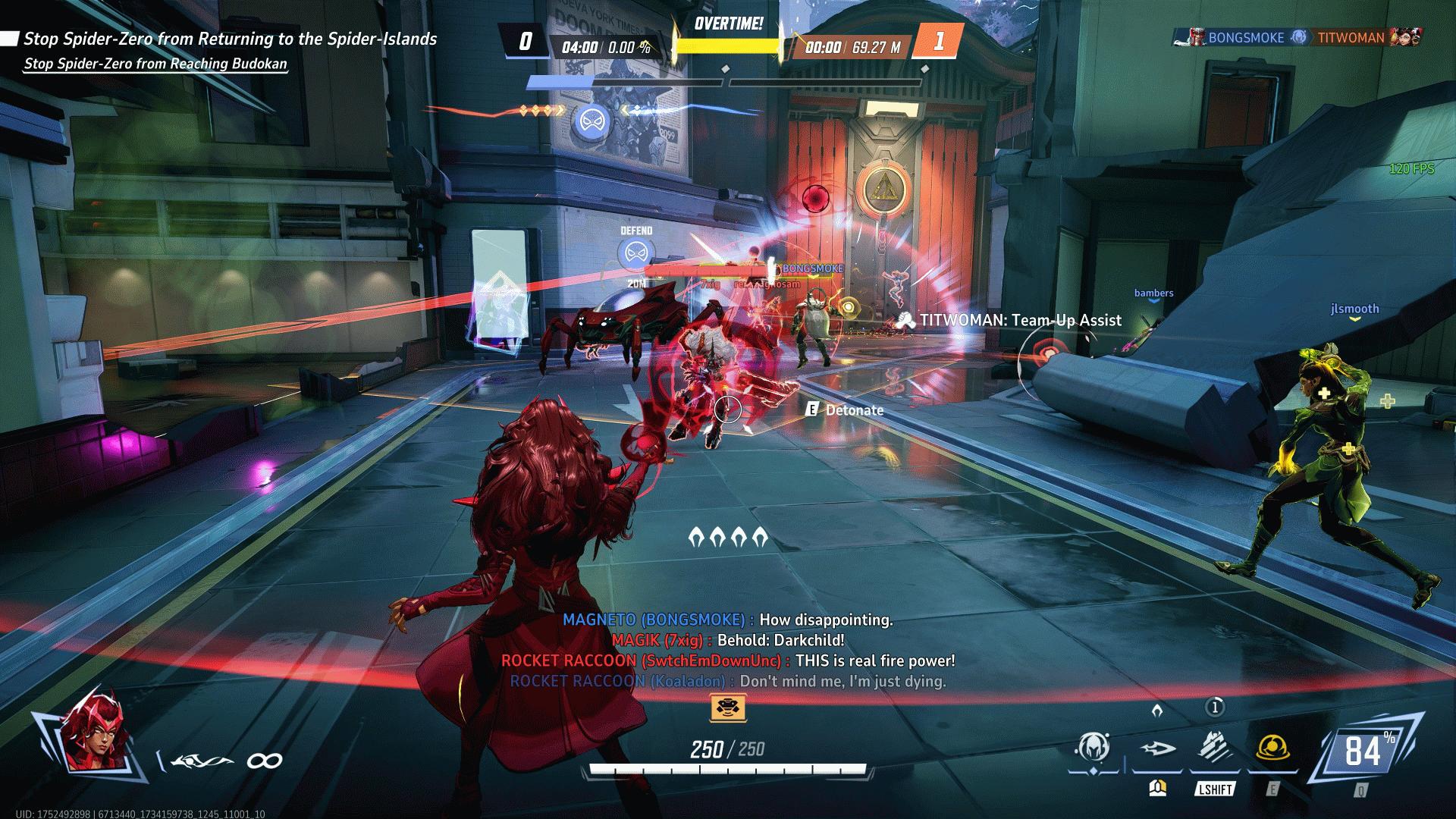Click the 84% ultimate charge meter

(1365, 751)
